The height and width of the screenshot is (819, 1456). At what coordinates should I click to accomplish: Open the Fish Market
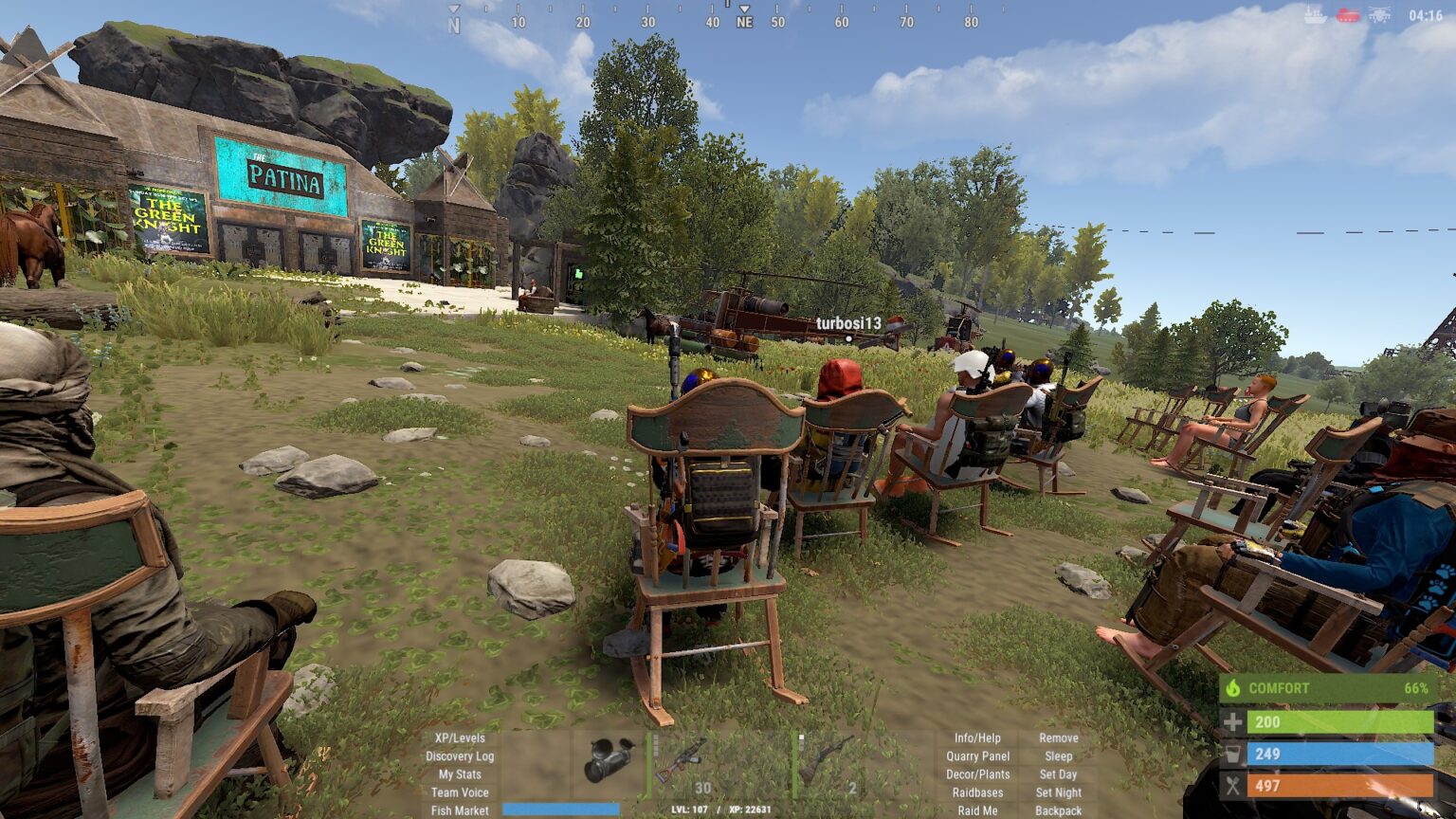[460, 810]
